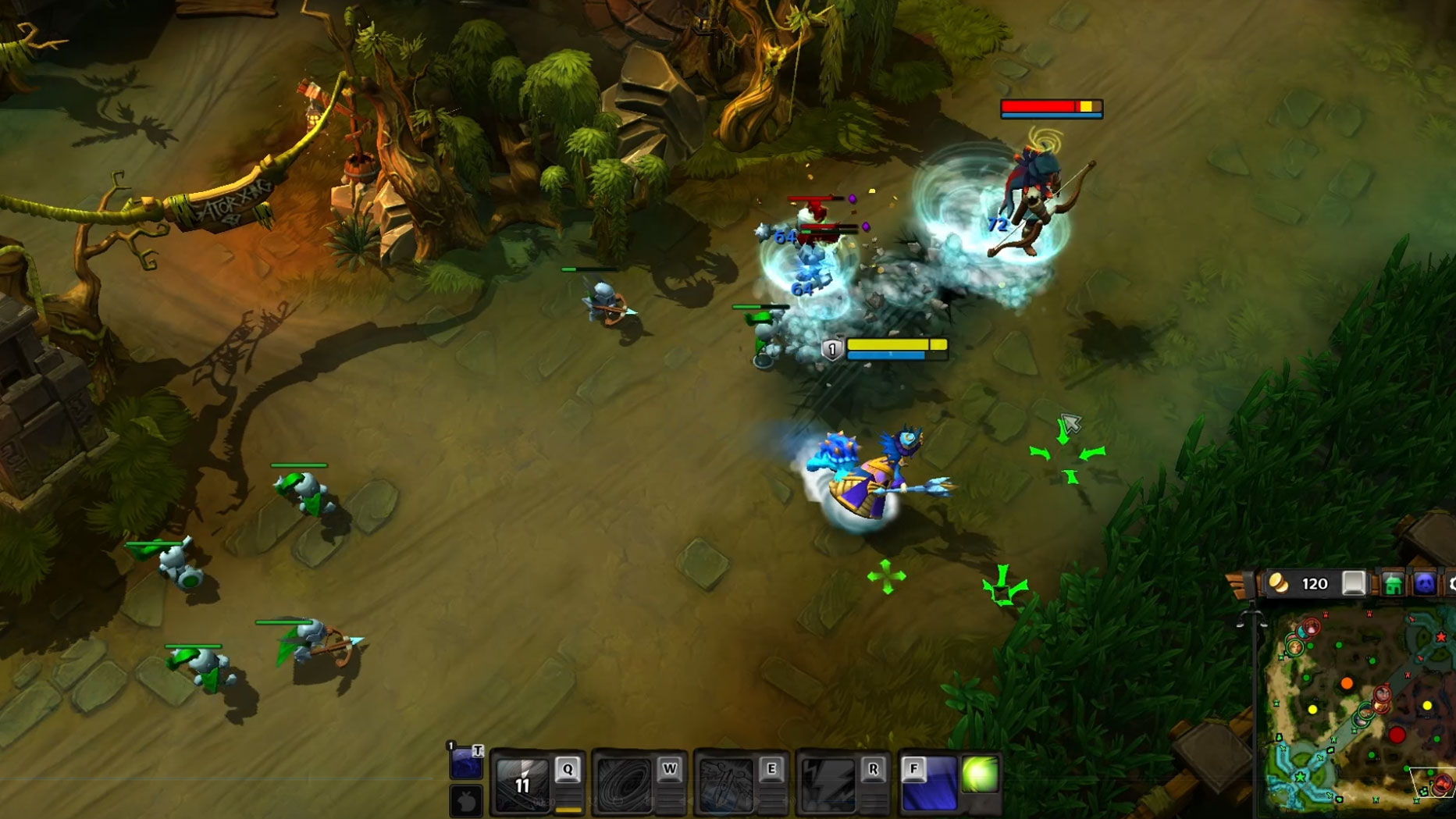This screenshot has width=1456, height=819.
Task: Select the blue T passive ability icon
Action: pos(466,763)
